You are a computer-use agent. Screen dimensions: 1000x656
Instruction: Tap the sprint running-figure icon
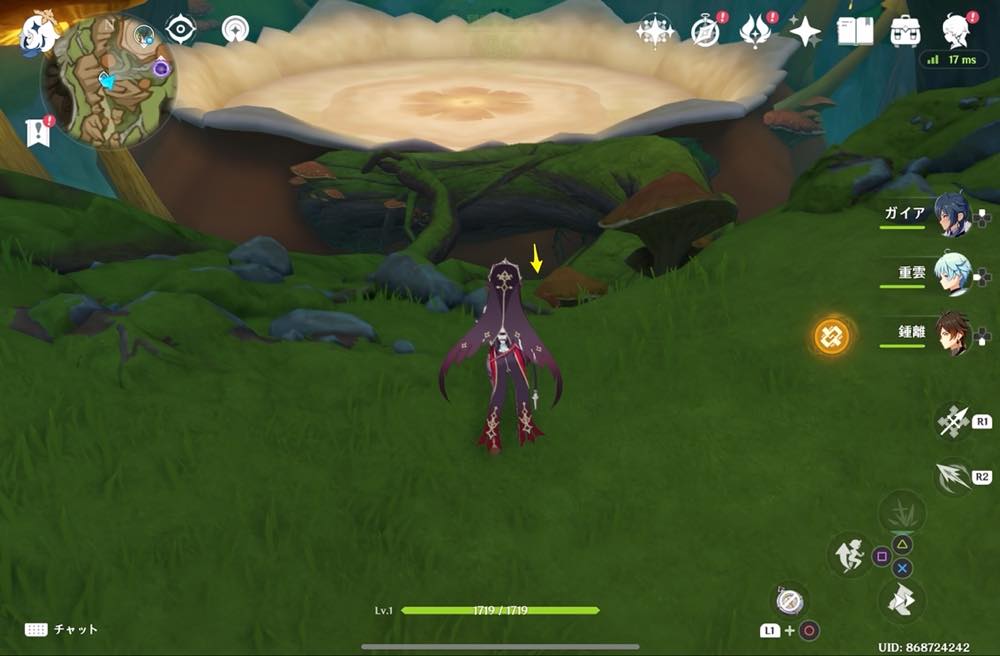coord(848,556)
